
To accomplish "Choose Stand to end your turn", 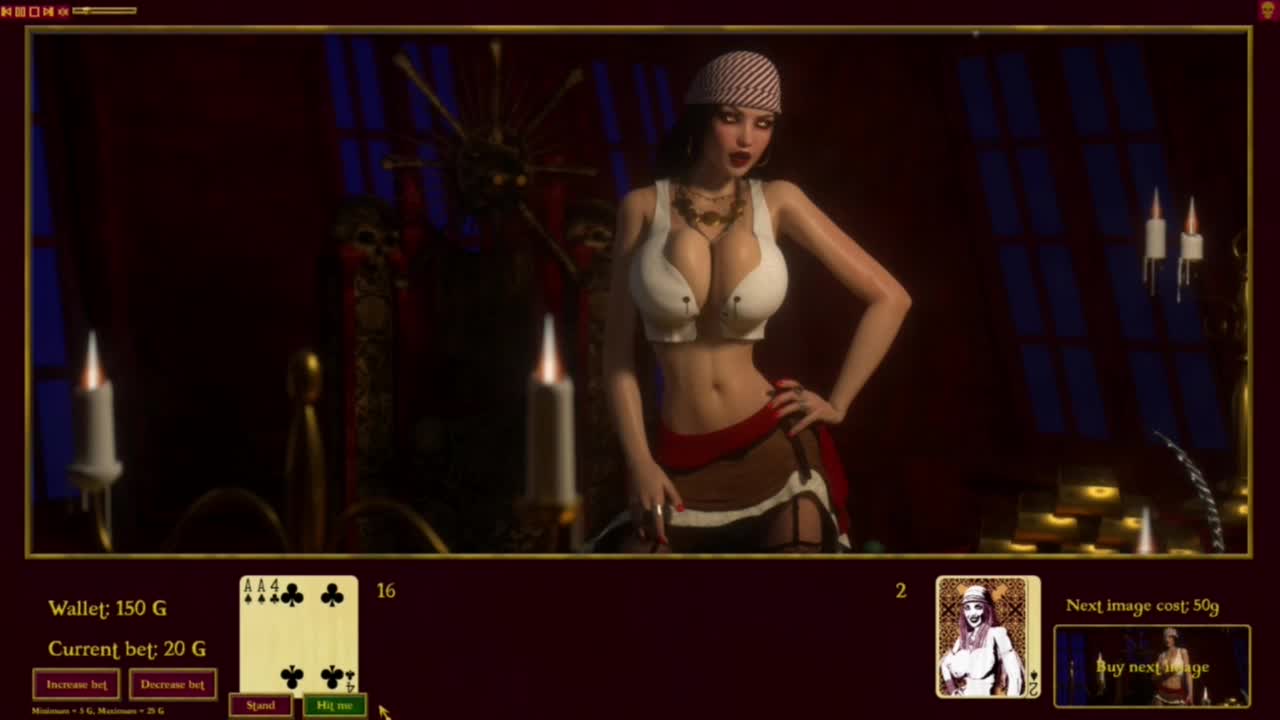I will point(260,706).
